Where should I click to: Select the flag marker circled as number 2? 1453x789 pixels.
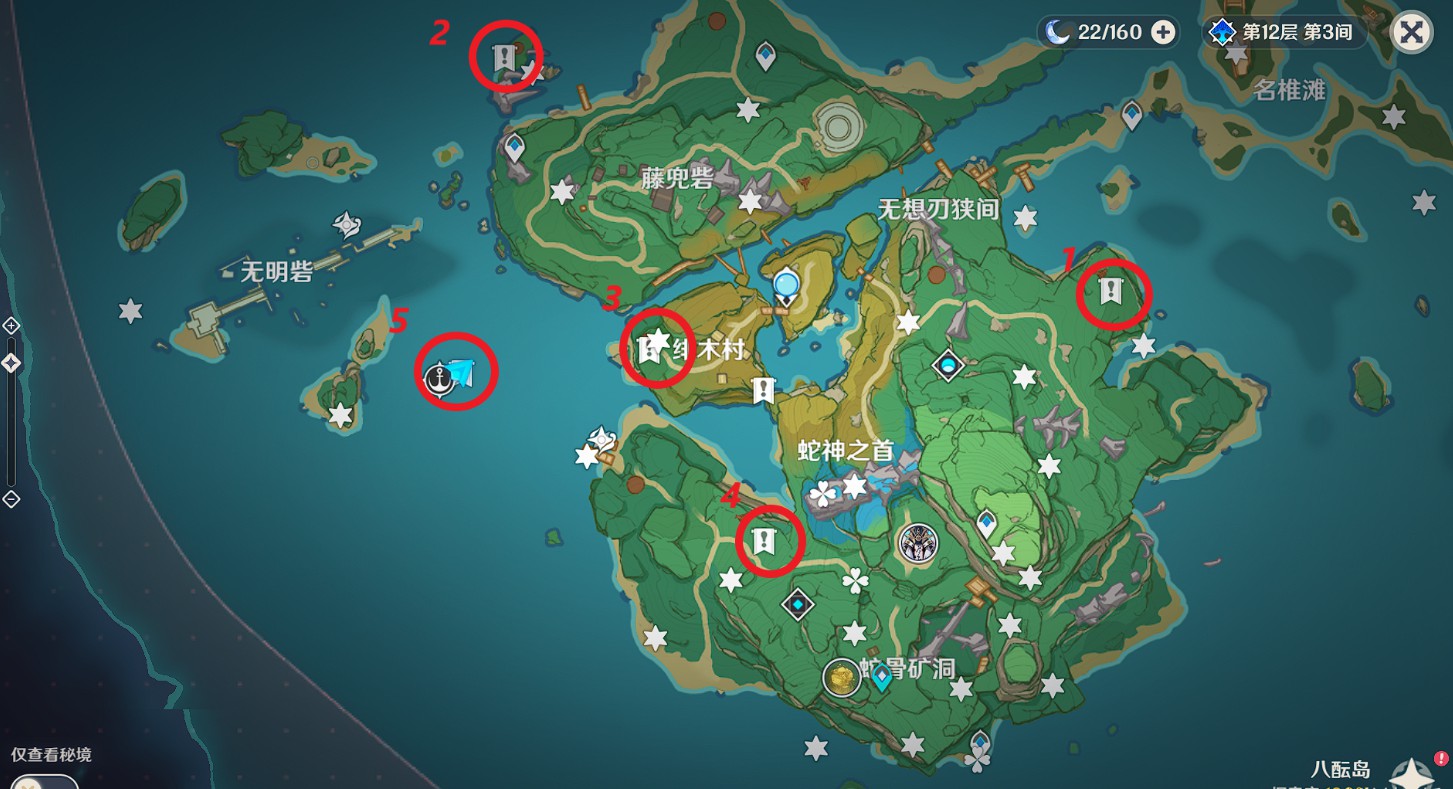point(504,57)
